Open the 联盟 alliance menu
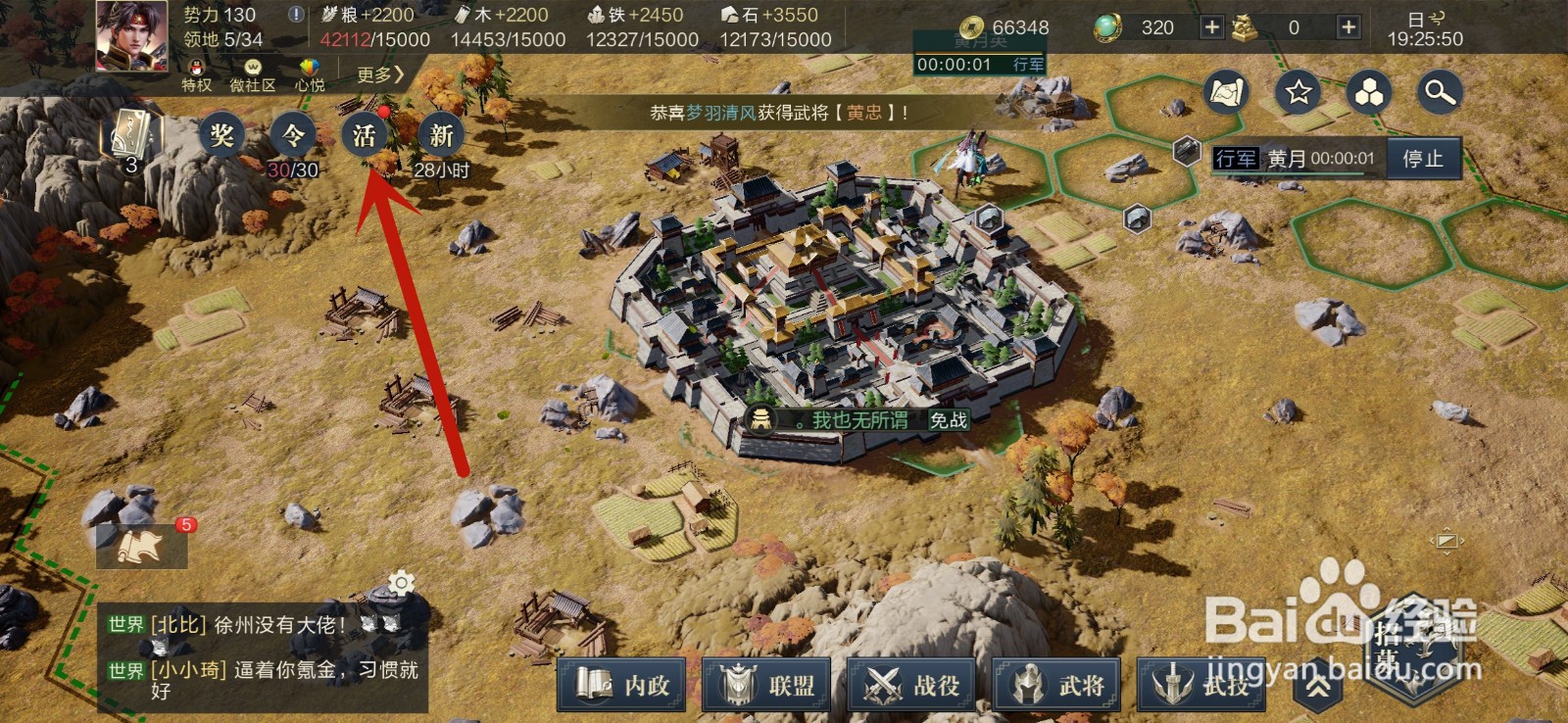 click(768, 685)
